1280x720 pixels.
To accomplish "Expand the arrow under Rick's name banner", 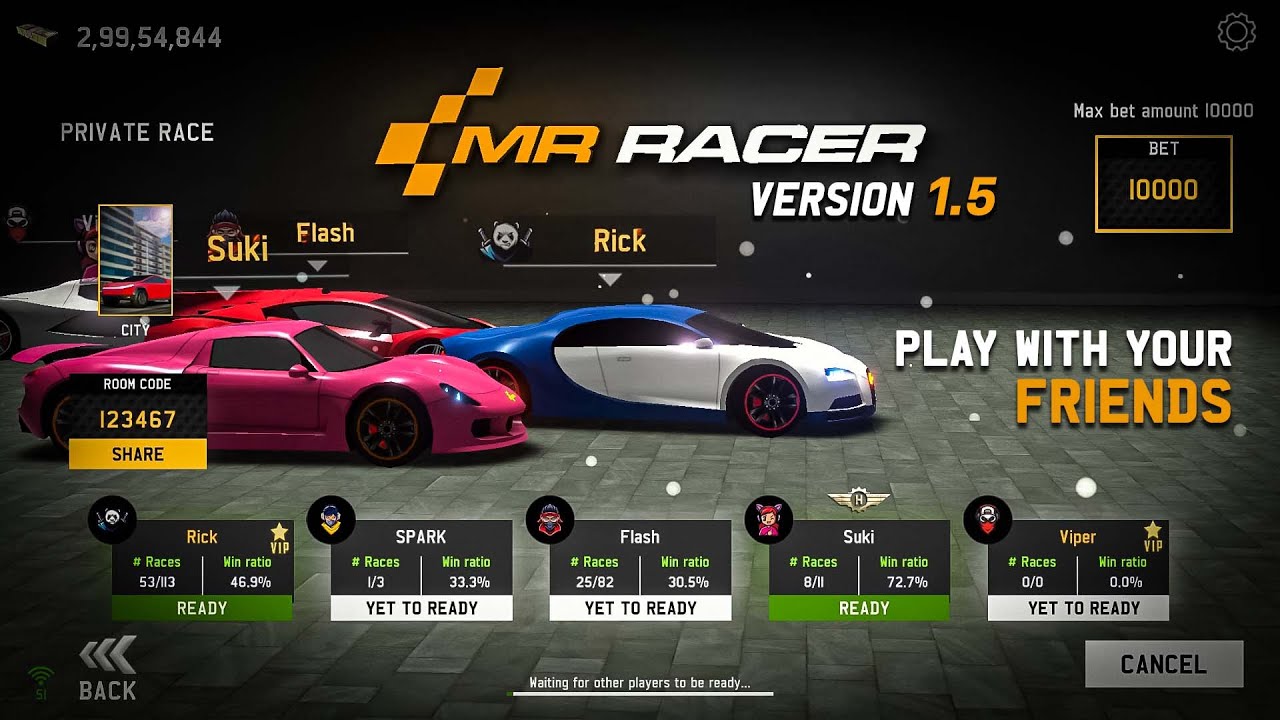I will click(x=612, y=280).
